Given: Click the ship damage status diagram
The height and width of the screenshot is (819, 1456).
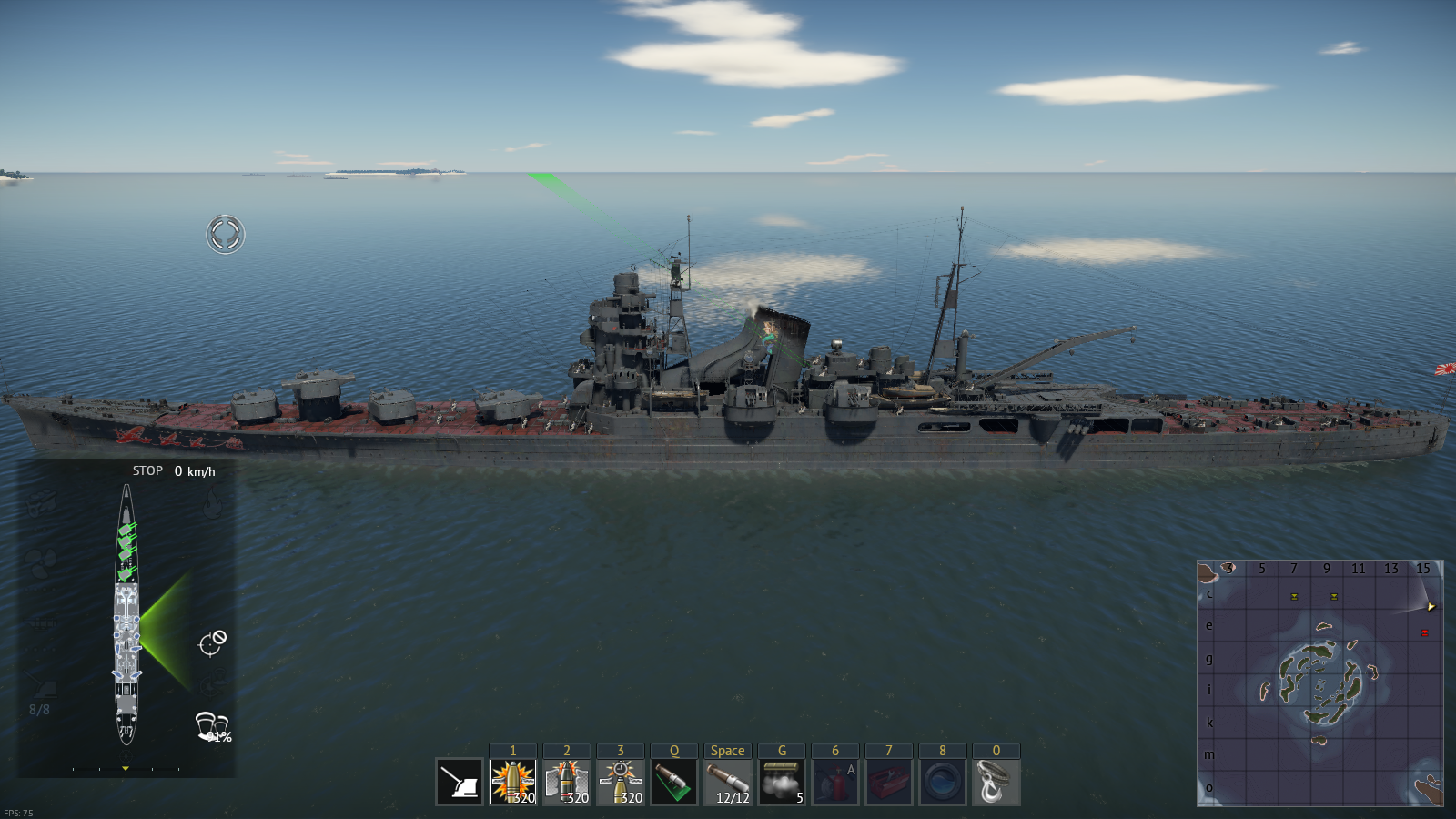Looking at the screenshot, I should [x=126, y=614].
